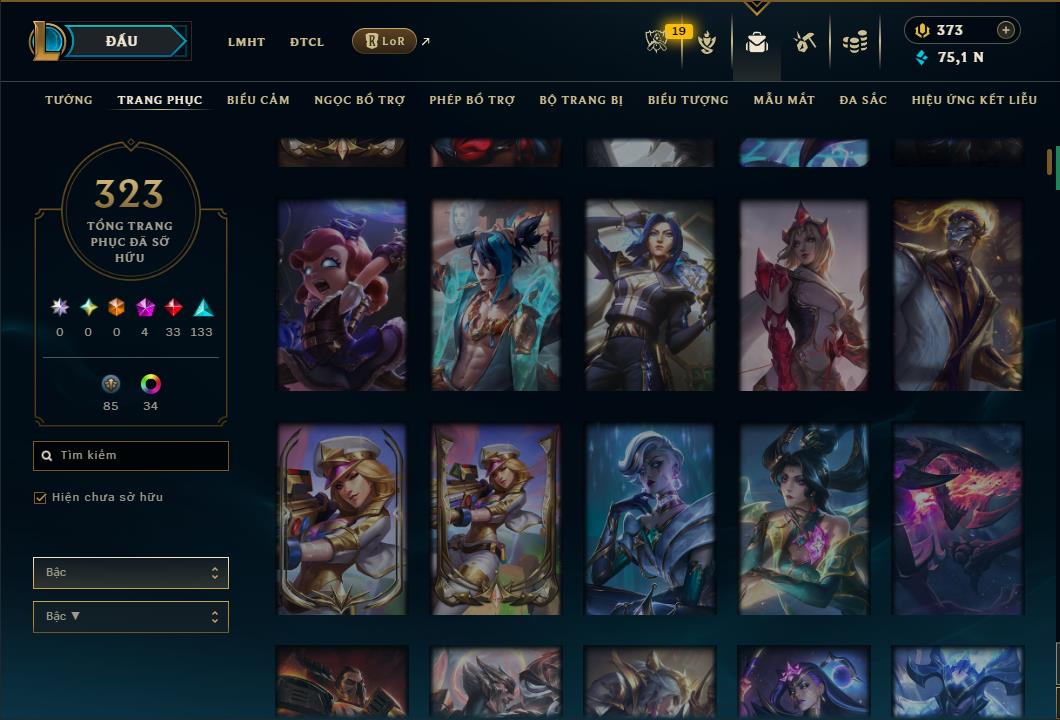Open the ĐTCL section
1060x720 pixels.
pos(307,42)
